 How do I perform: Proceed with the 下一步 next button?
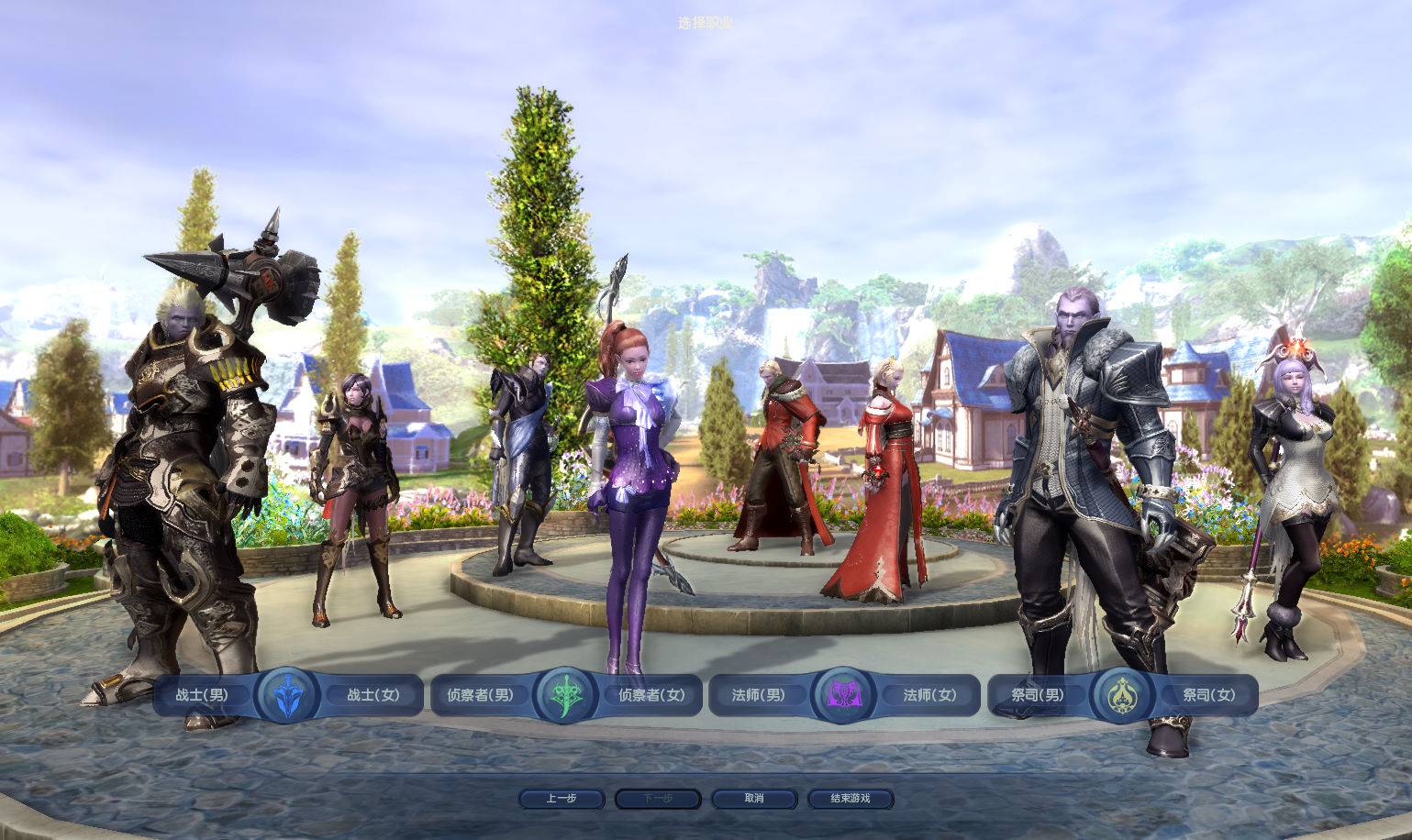point(658,799)
